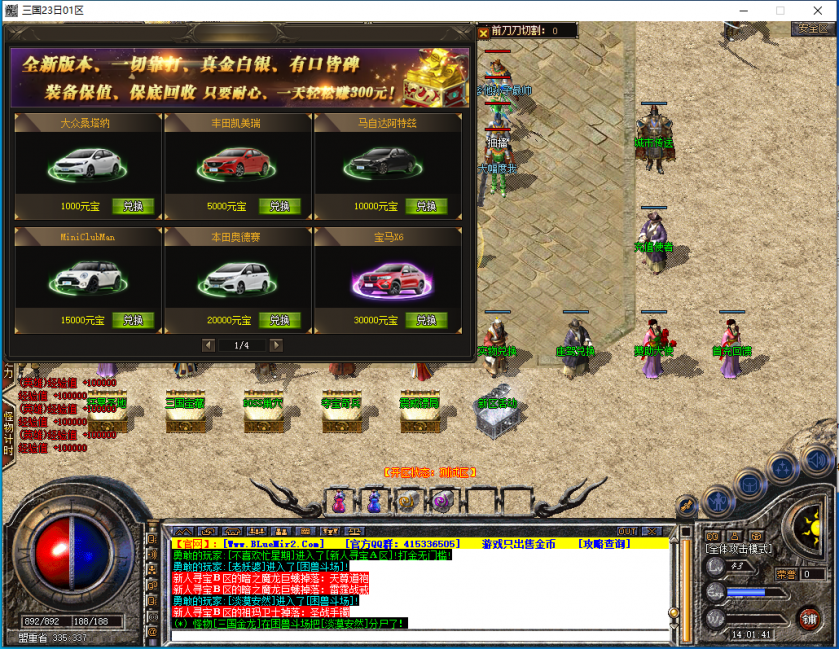Exchange 20000元宝 for the 本田奥德赛
840x649 pixels.
(280, 321)
